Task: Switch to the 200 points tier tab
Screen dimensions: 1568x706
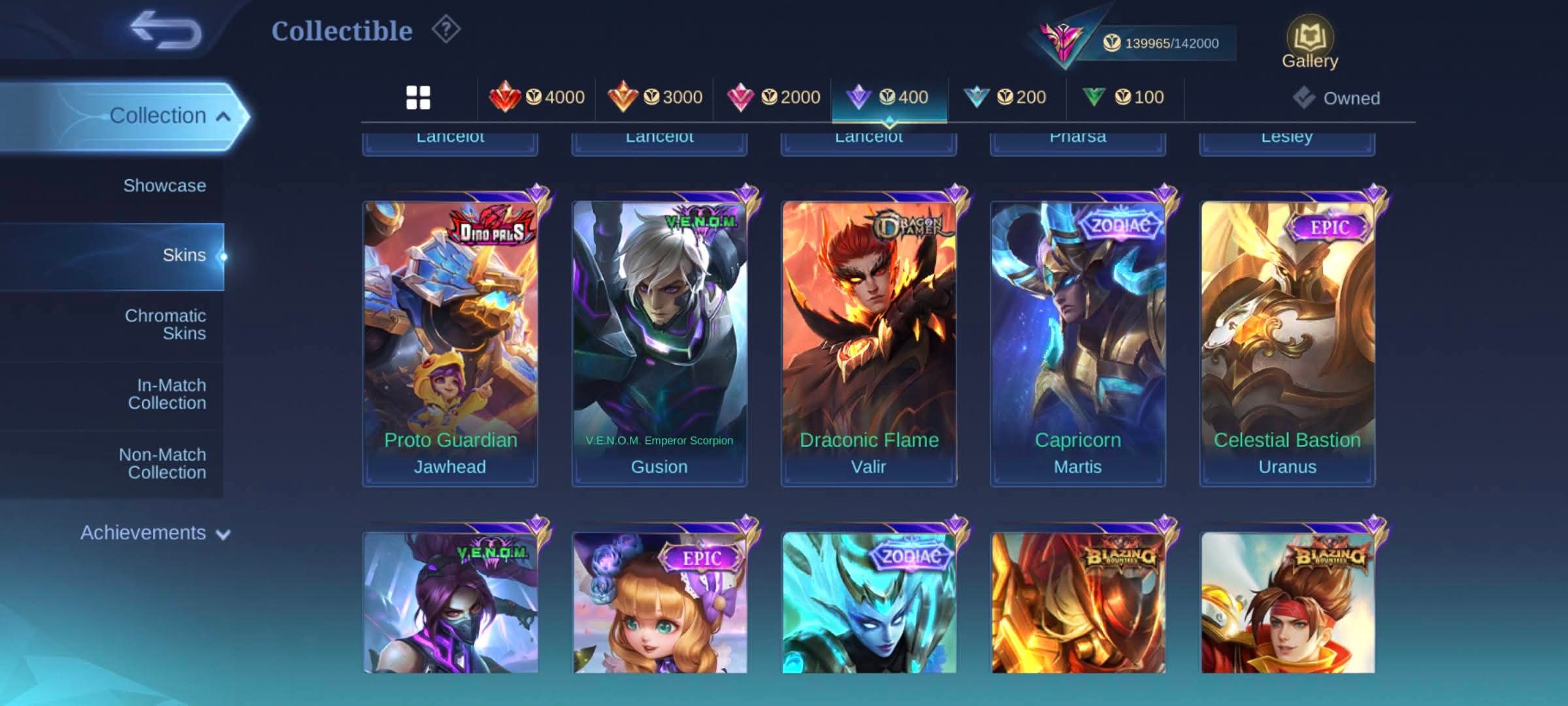Action: click(x=1007, y=98)
